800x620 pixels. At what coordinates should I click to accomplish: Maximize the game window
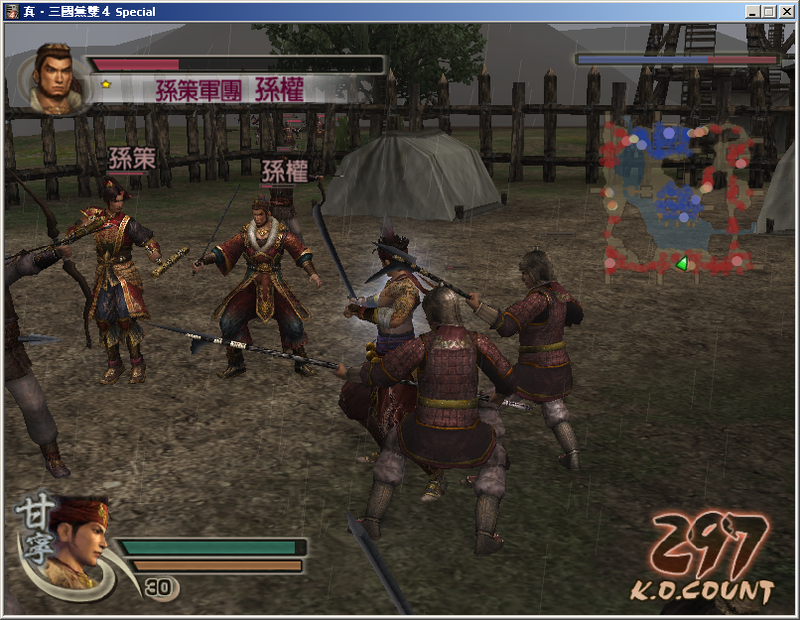(769, 11)
